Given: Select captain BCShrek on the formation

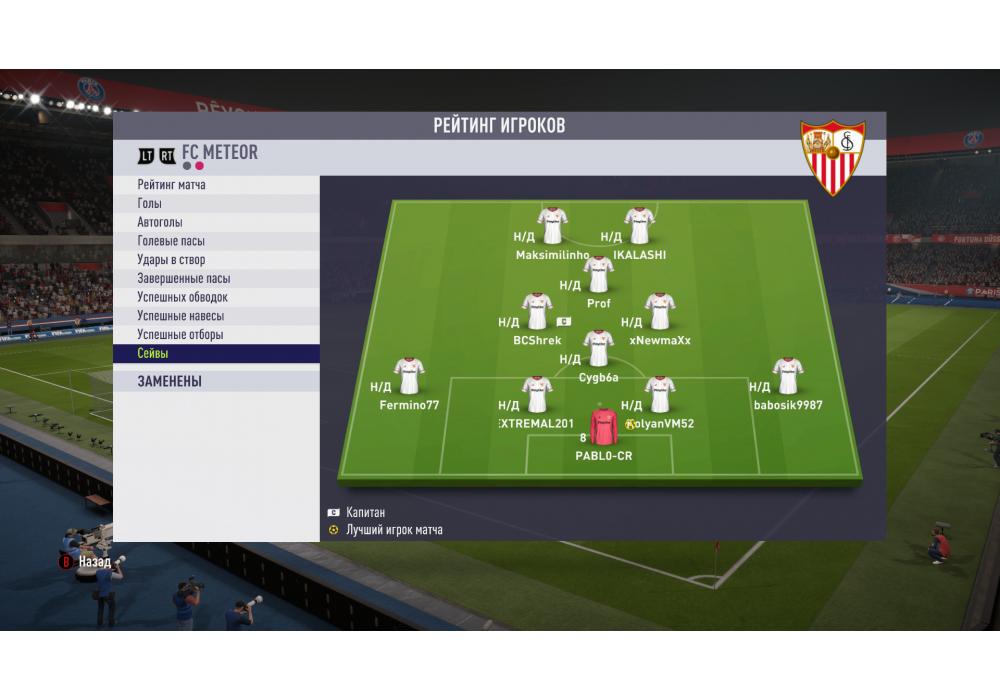Looking at the screenshot, I should pos(538,312).
